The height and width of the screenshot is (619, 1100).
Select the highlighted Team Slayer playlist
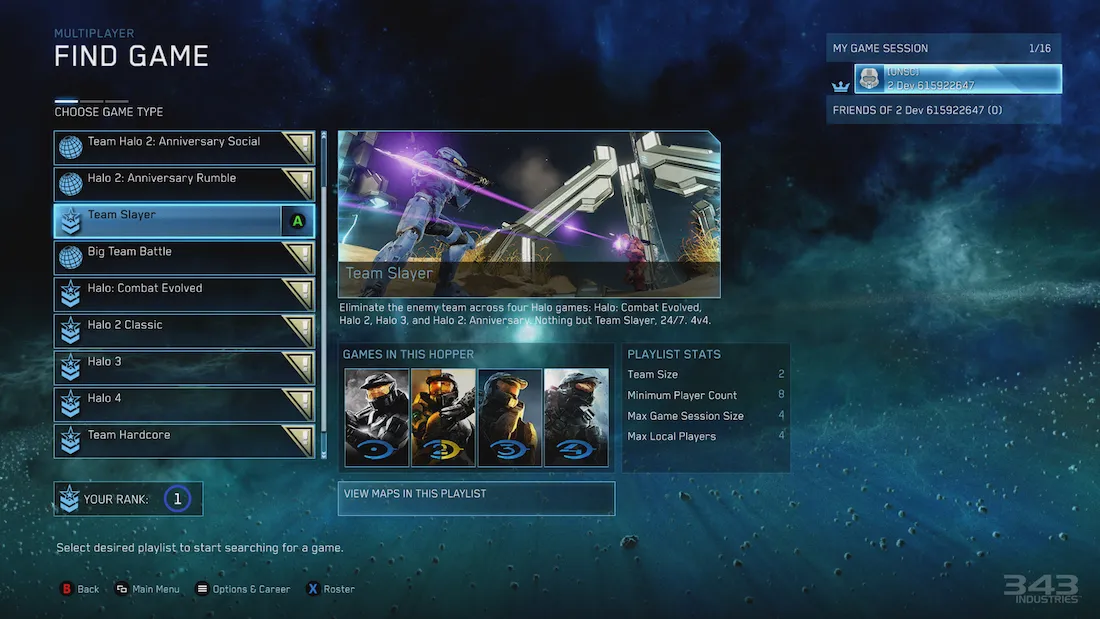184,221
